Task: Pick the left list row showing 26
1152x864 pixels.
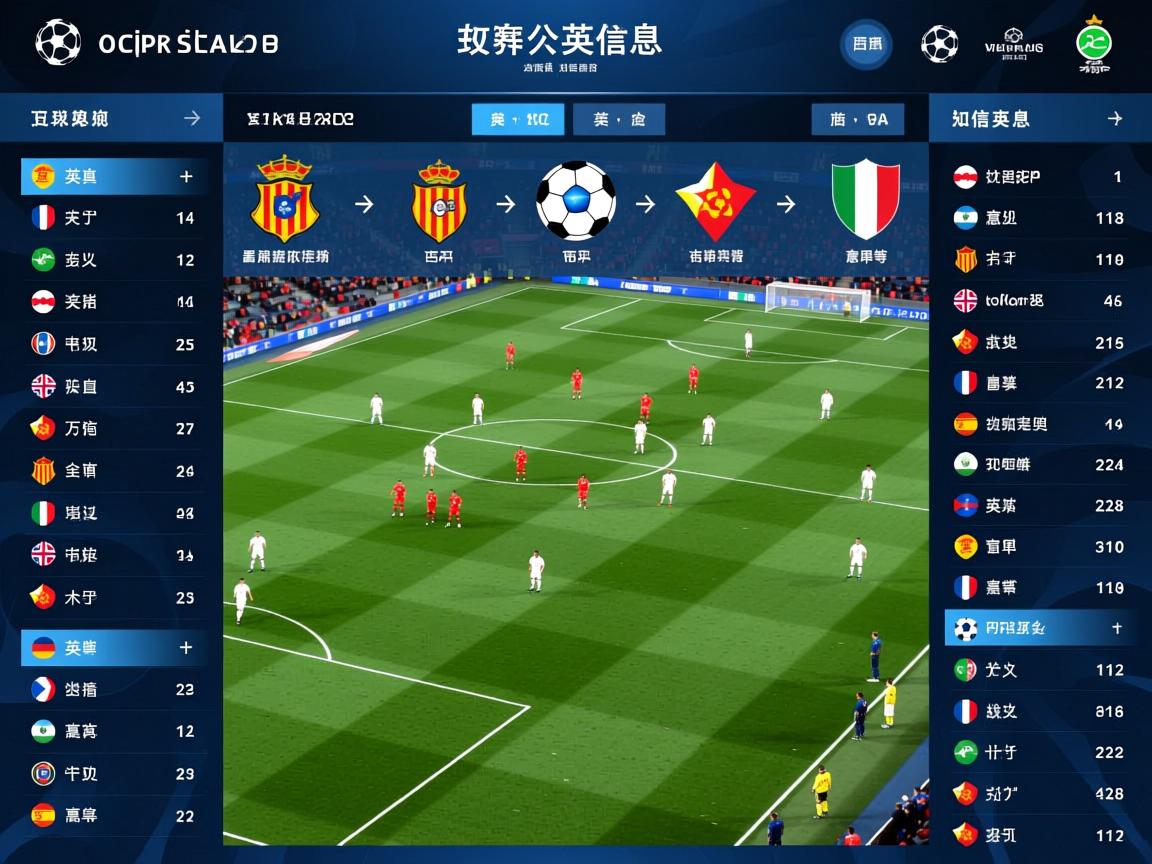Action: [x=114, y=470]
